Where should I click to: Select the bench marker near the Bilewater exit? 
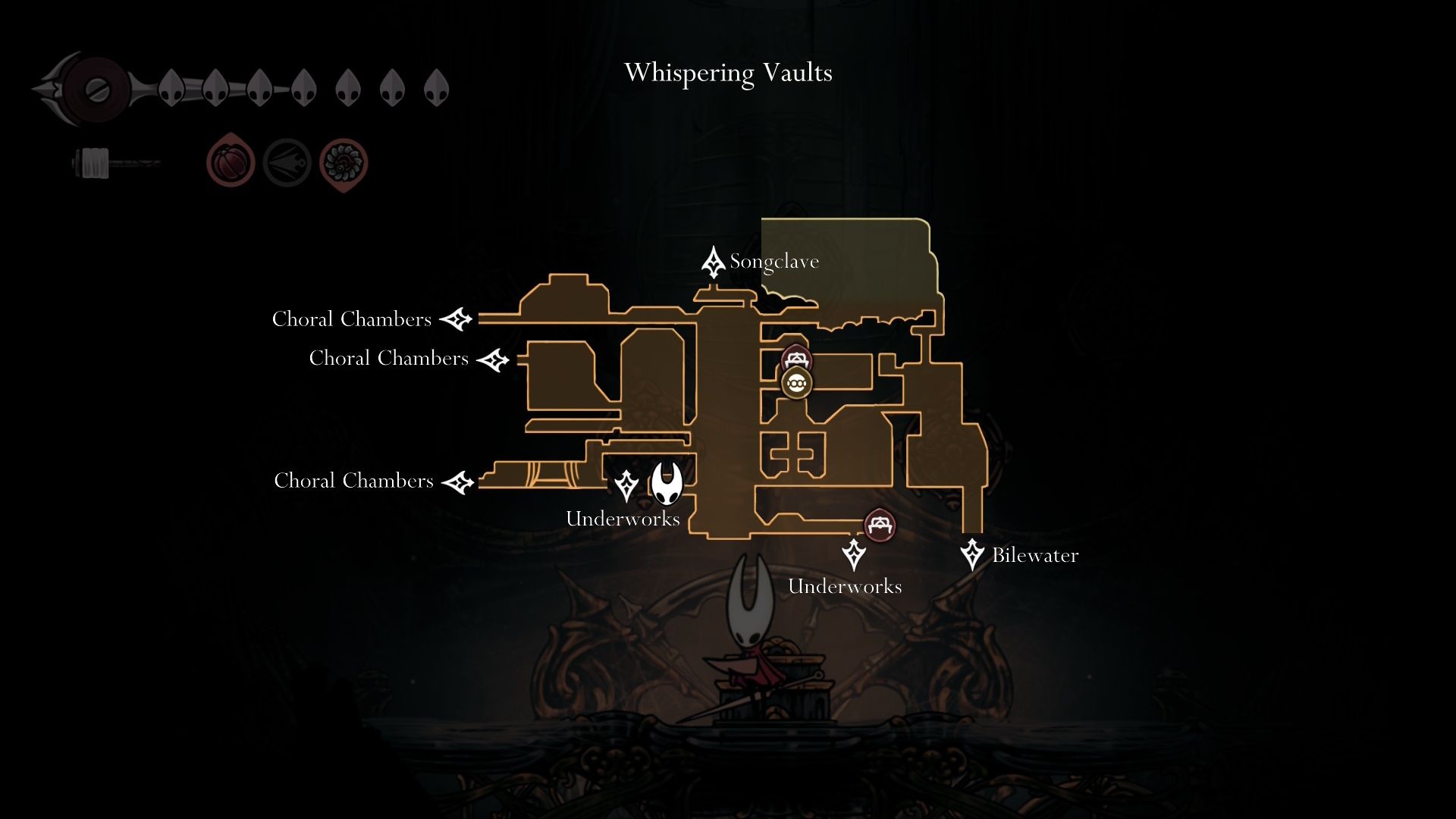pyautogui.click(x=879, y=524)
